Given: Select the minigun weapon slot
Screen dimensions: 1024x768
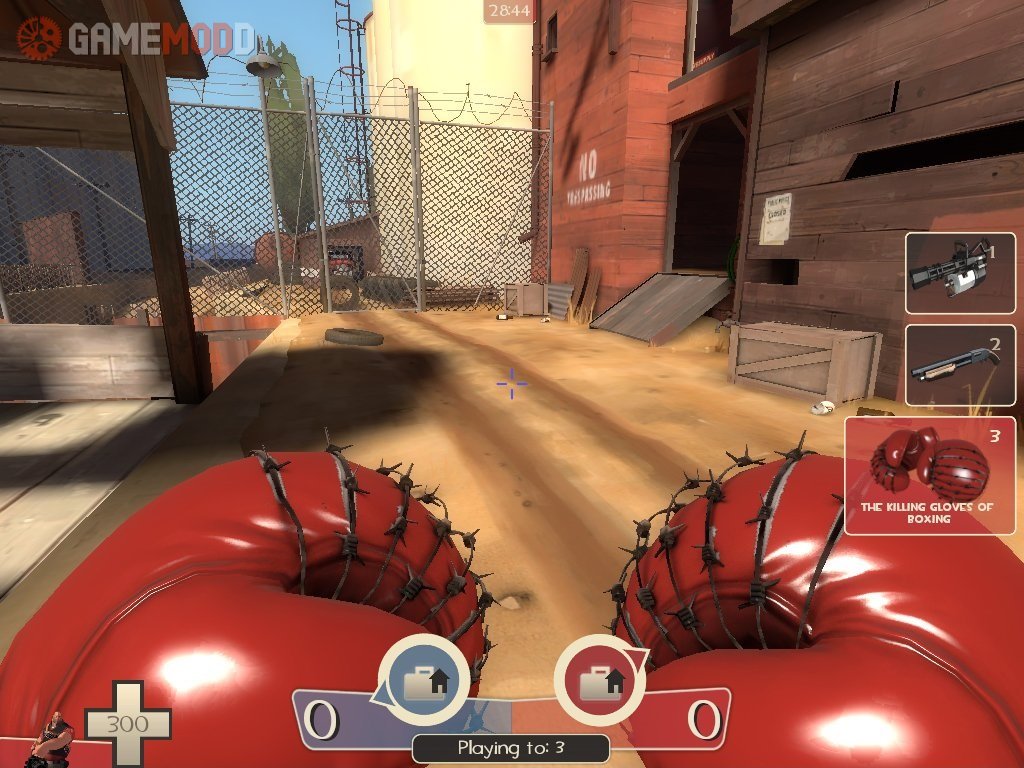Looking at the screenshot, I should point(960,272).
